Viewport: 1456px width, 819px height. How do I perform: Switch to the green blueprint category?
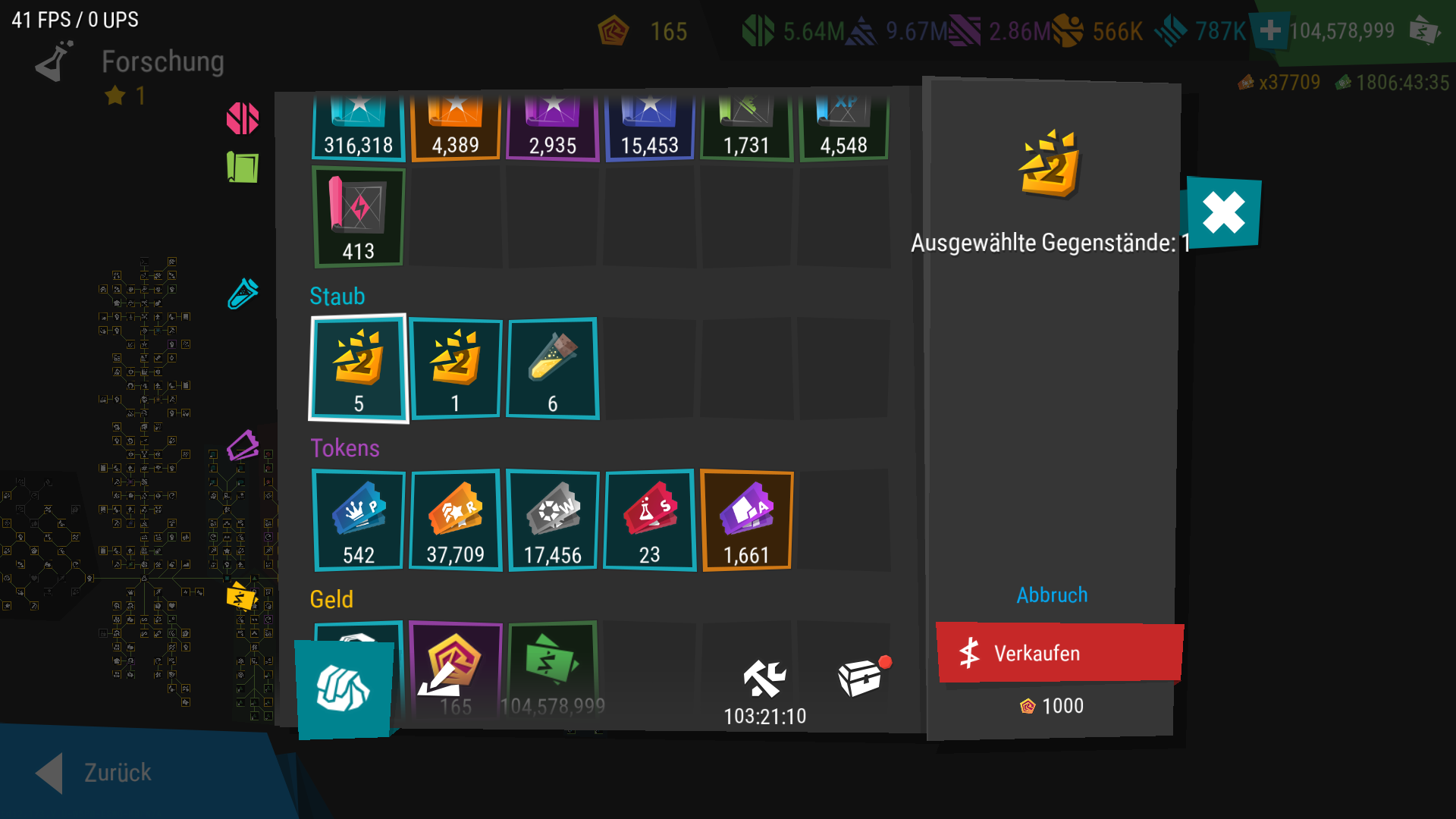click(x=243, y=168)
